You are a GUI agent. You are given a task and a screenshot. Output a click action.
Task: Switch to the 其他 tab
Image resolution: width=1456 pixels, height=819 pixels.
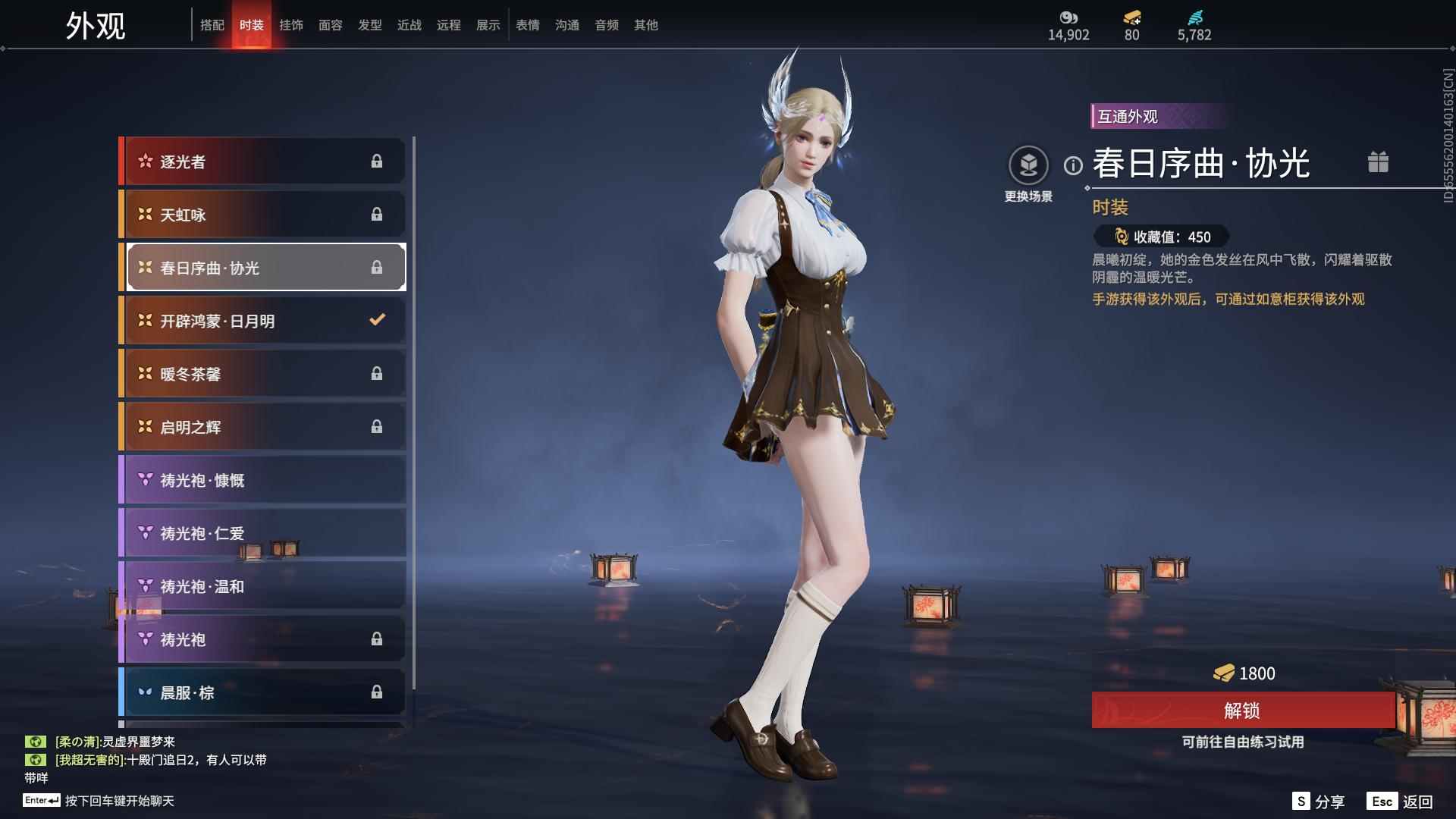645,25
